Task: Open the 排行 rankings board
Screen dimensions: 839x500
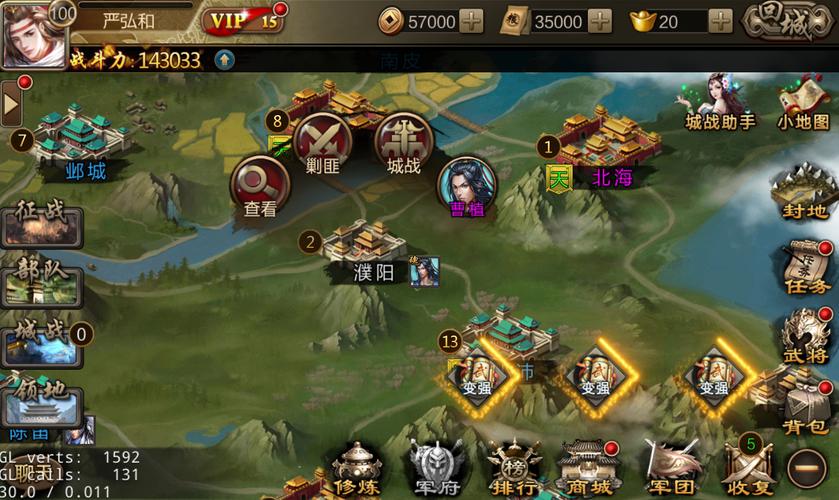Action: (x=514, y=468)
